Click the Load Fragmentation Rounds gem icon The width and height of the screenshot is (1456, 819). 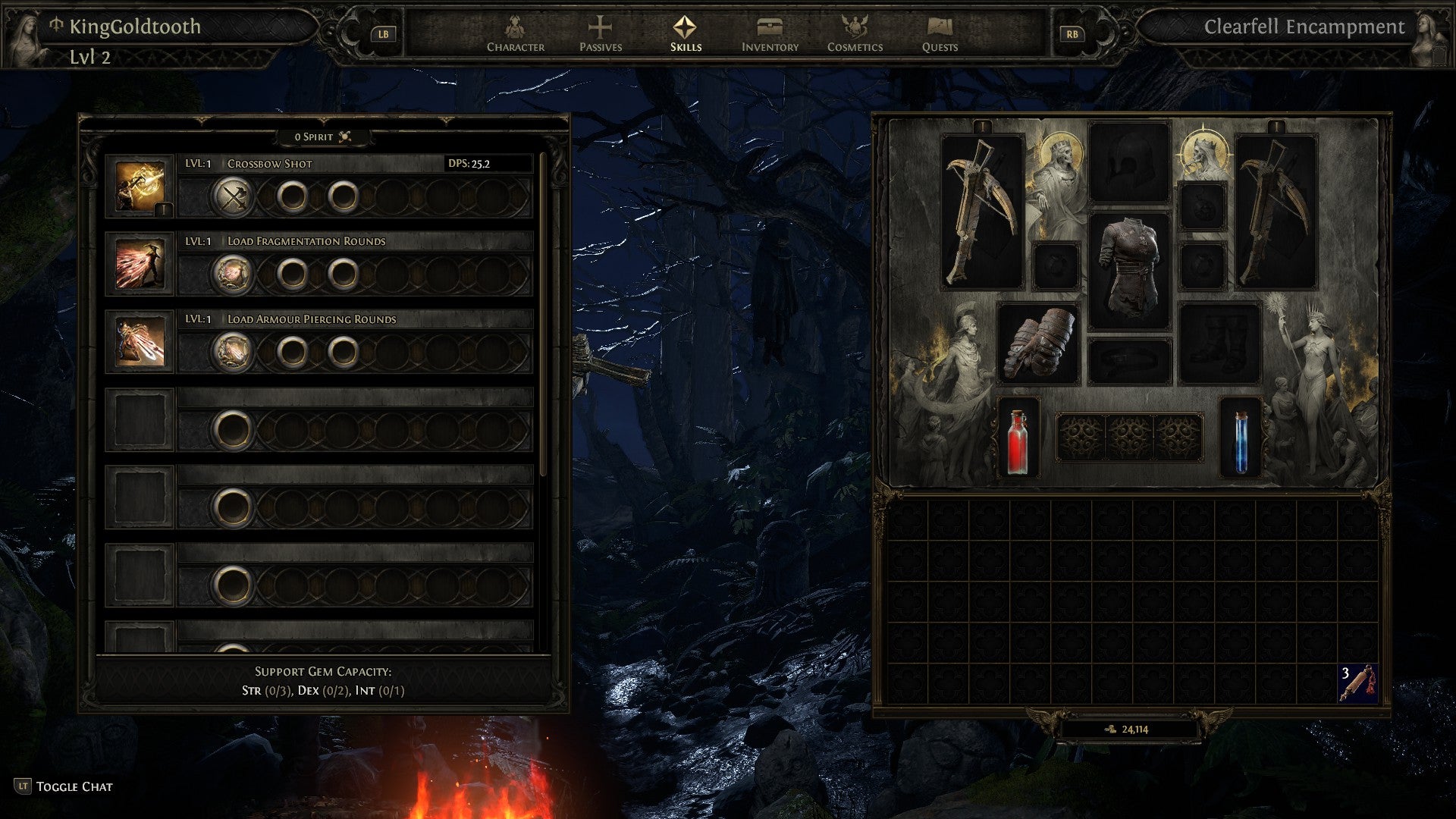[x=141, y=264]
